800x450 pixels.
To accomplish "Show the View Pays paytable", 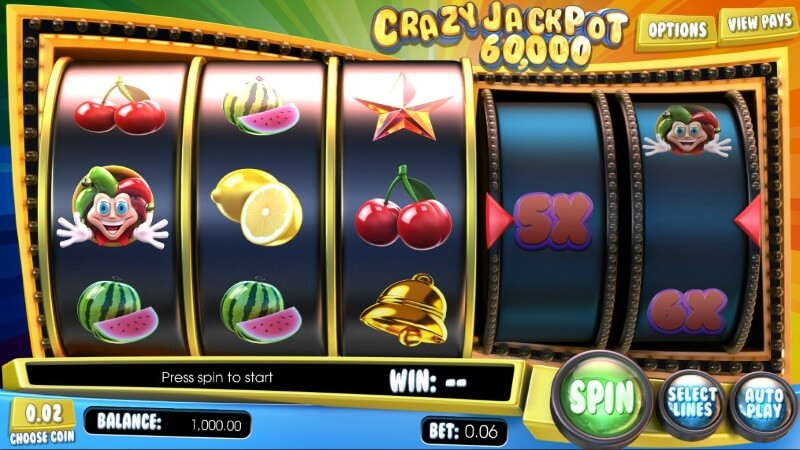I will click(x=759, y=24).
